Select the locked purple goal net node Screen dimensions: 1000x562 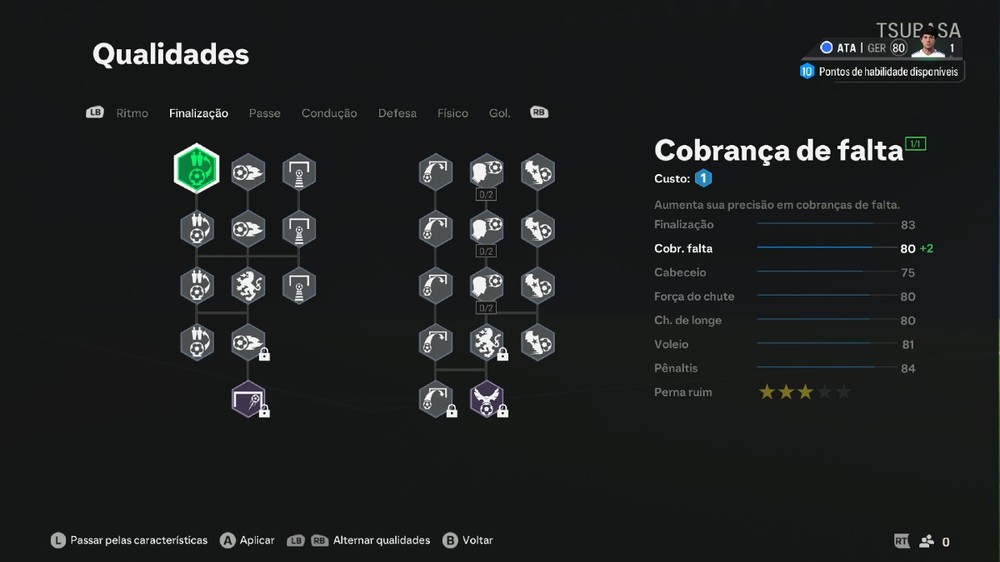pyautogui.click(x=248, y=398)
